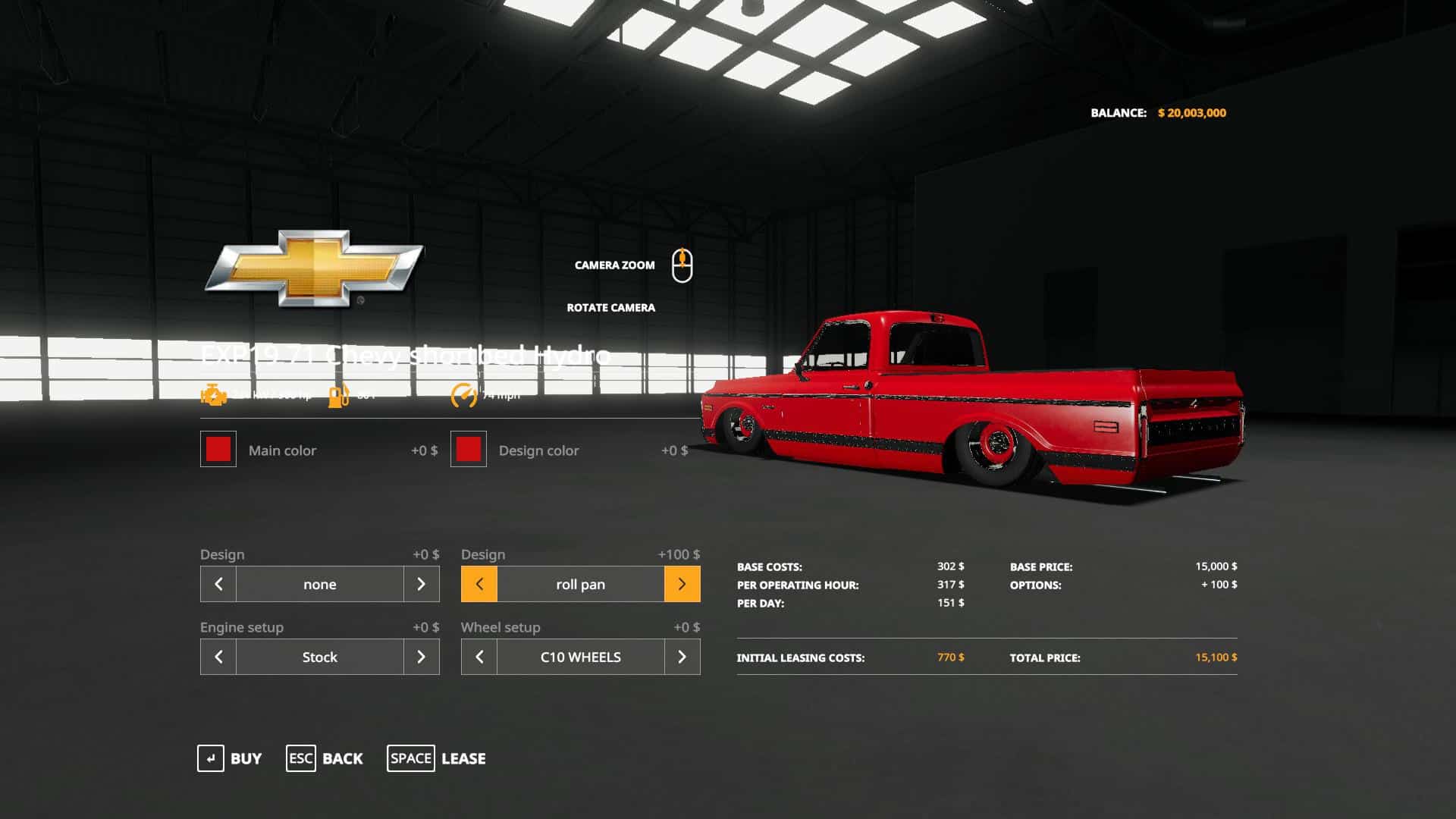
Task: Open the Main color swatch
Action: pyautogui.click(x=218, y=450)
